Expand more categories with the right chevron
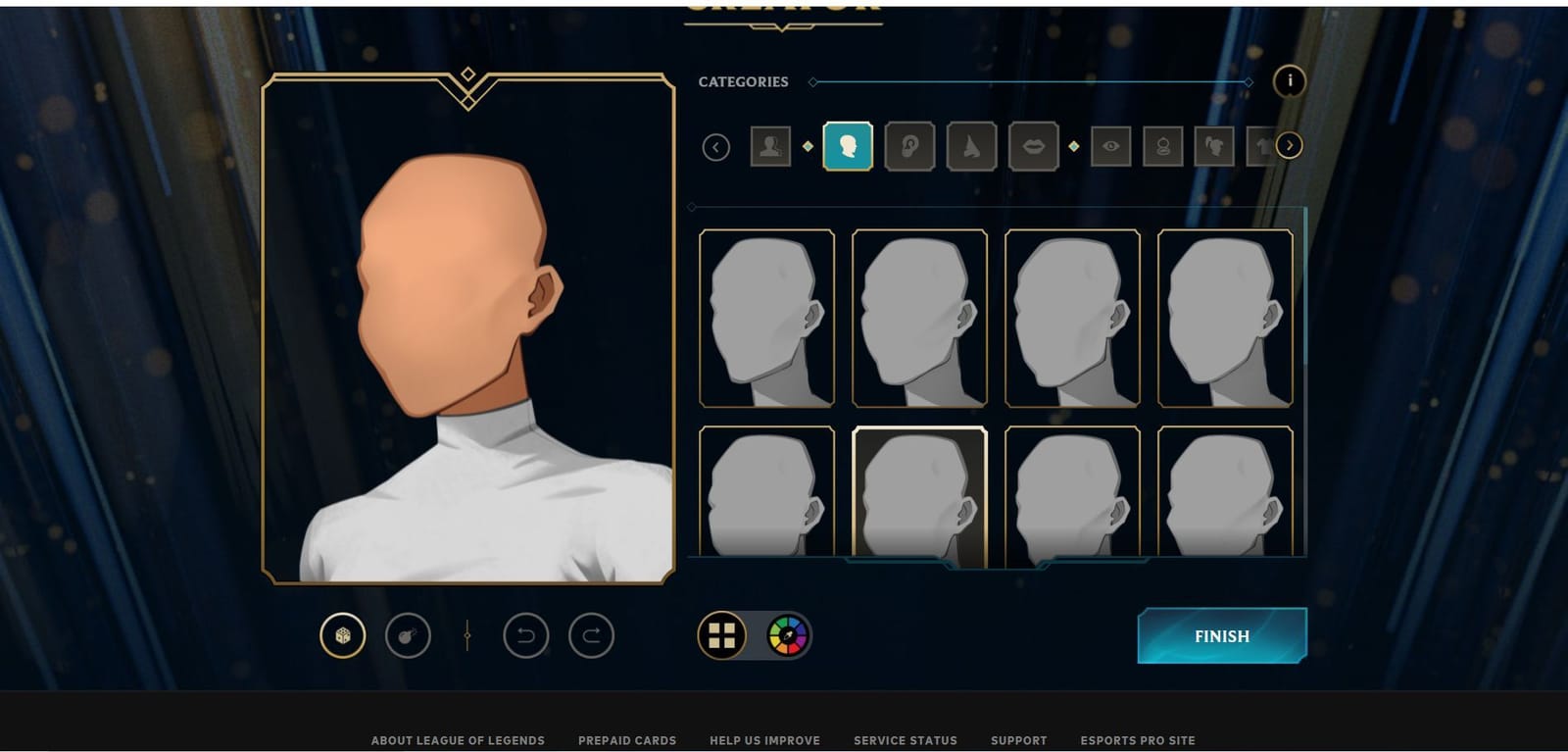The height and width of the screenshot is (752, 1568). pos(1291,147)
